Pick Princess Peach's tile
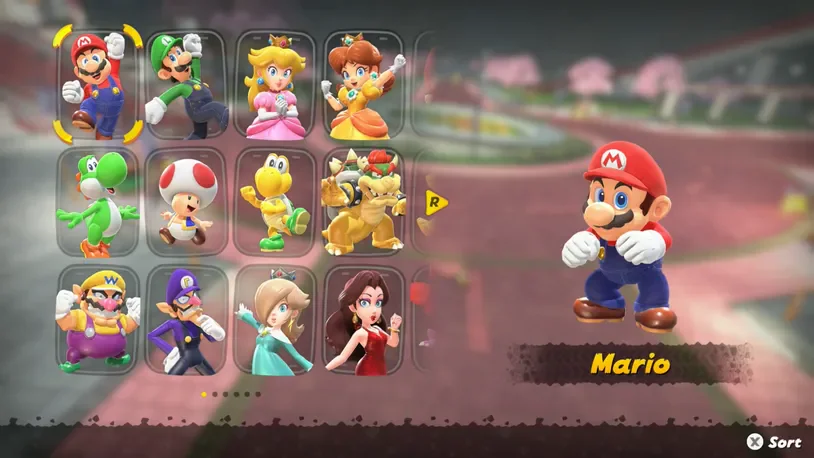 pyautogui.click(x=275, y=85)
